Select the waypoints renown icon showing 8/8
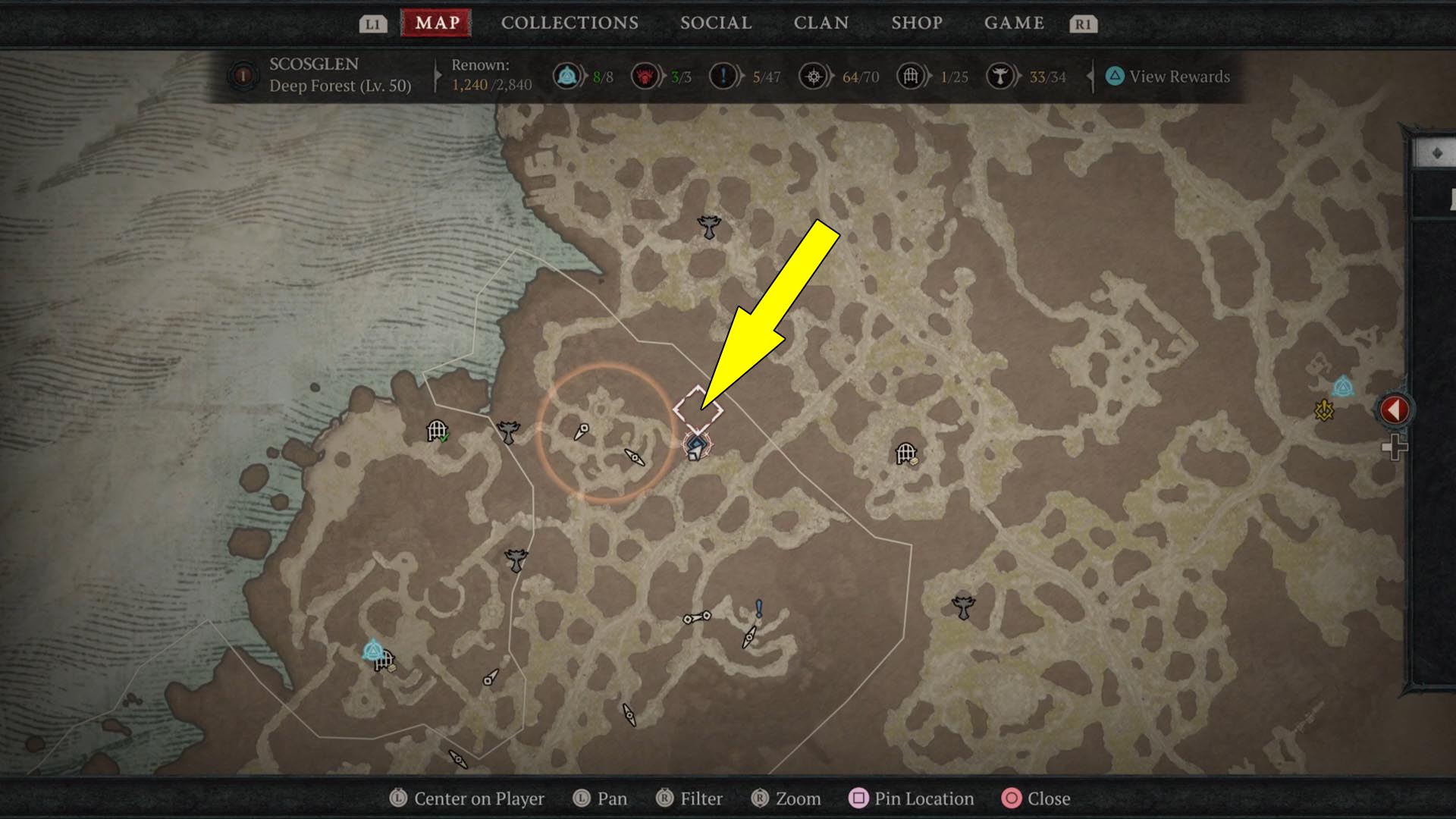The height and width of the screenshot is (819, 1456). click(x=567, y=77)
